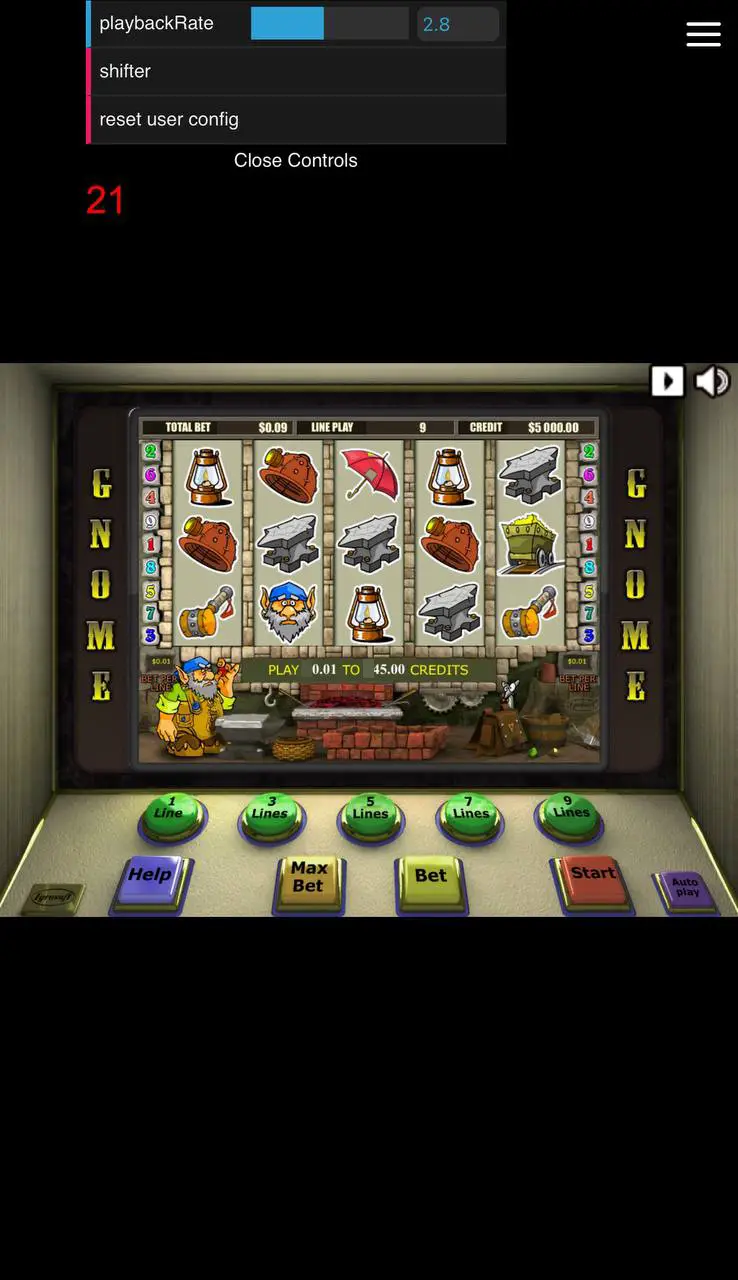
Task: Open the blue Help button
Action: pos(150,877)
